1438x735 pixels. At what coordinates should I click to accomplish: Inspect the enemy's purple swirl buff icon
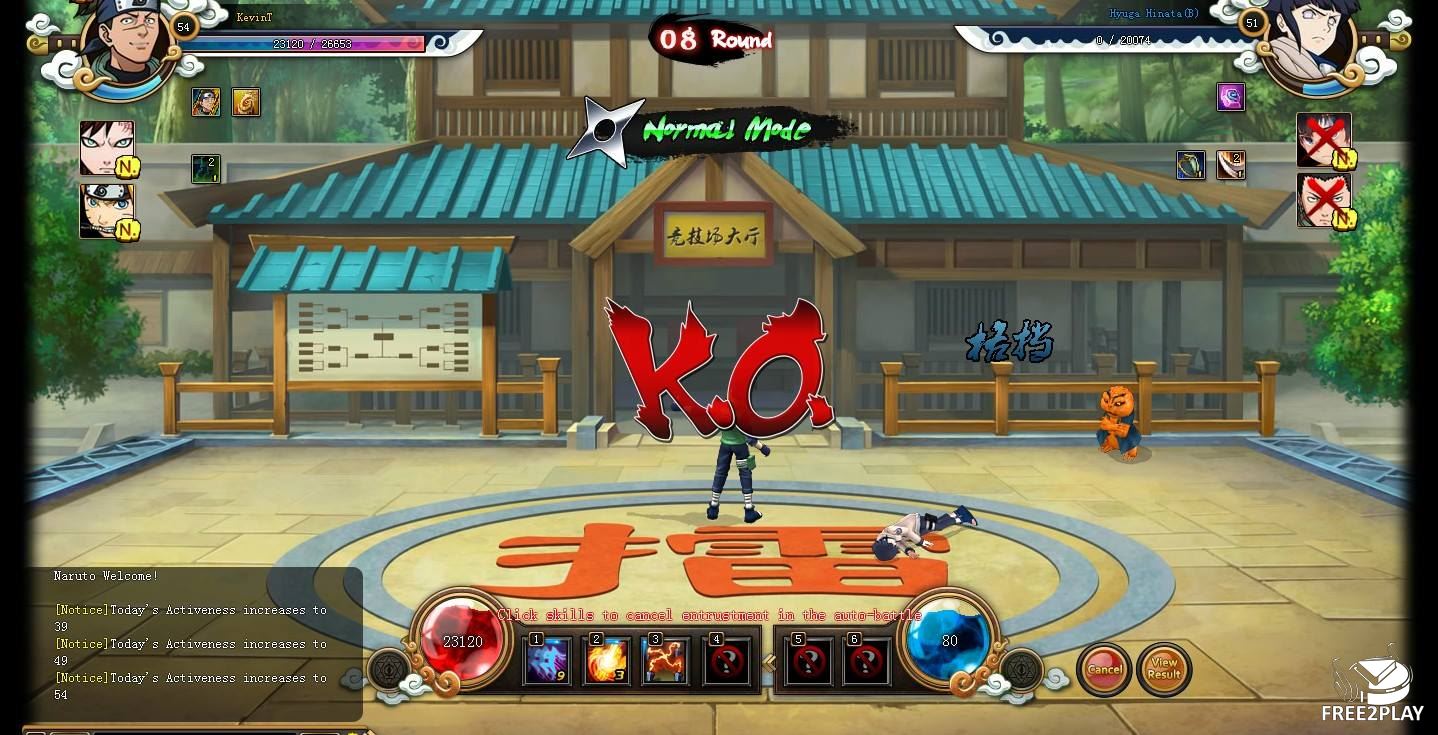pos(1231,97)
